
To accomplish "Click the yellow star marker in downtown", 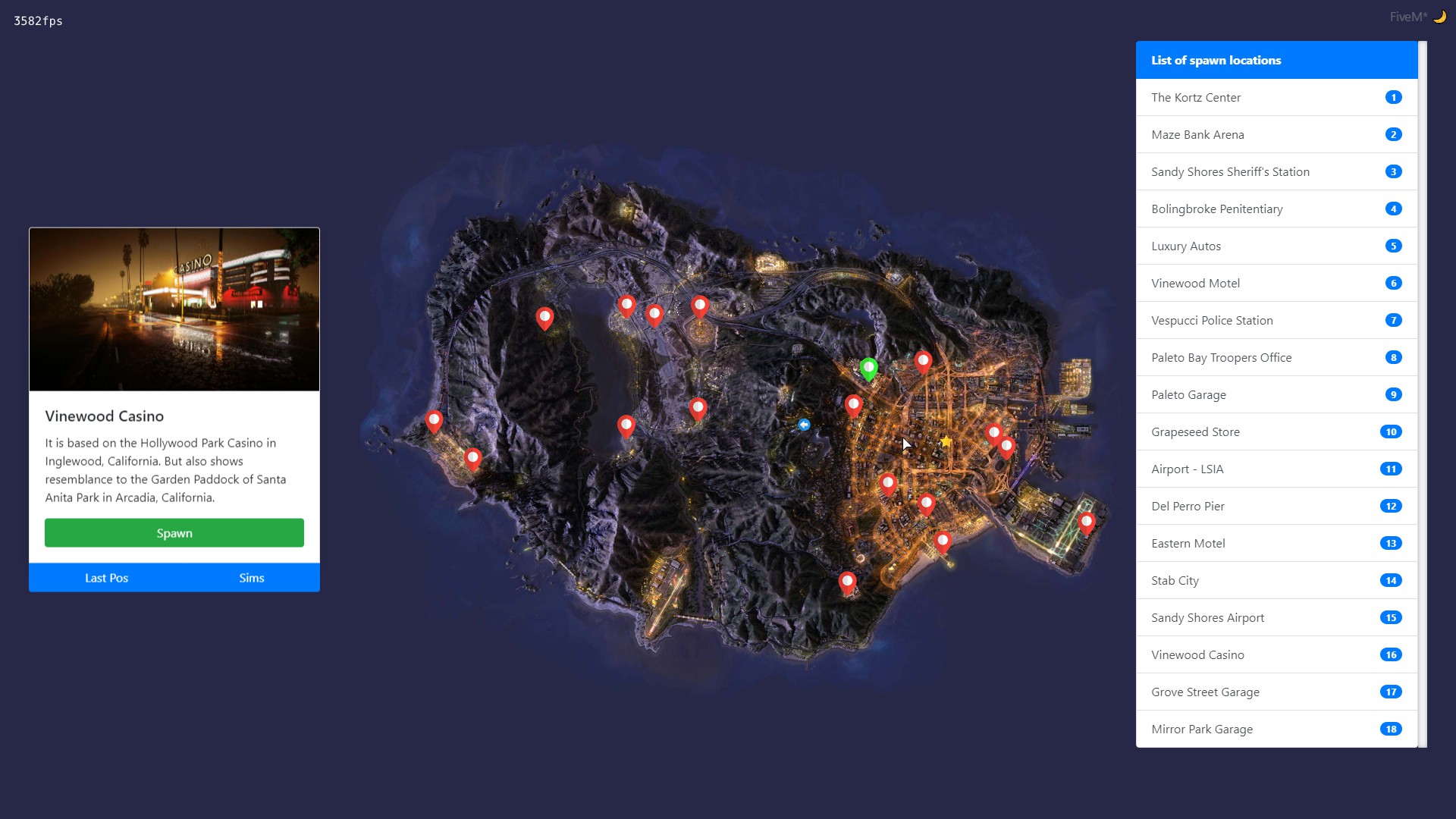I will point(946,441).
